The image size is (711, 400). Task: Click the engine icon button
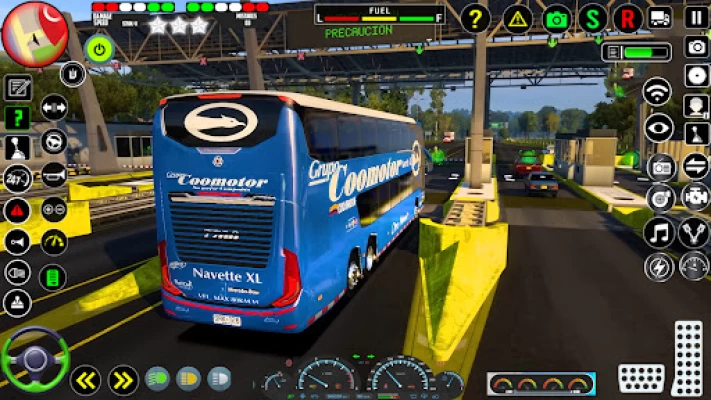[694, 196]
